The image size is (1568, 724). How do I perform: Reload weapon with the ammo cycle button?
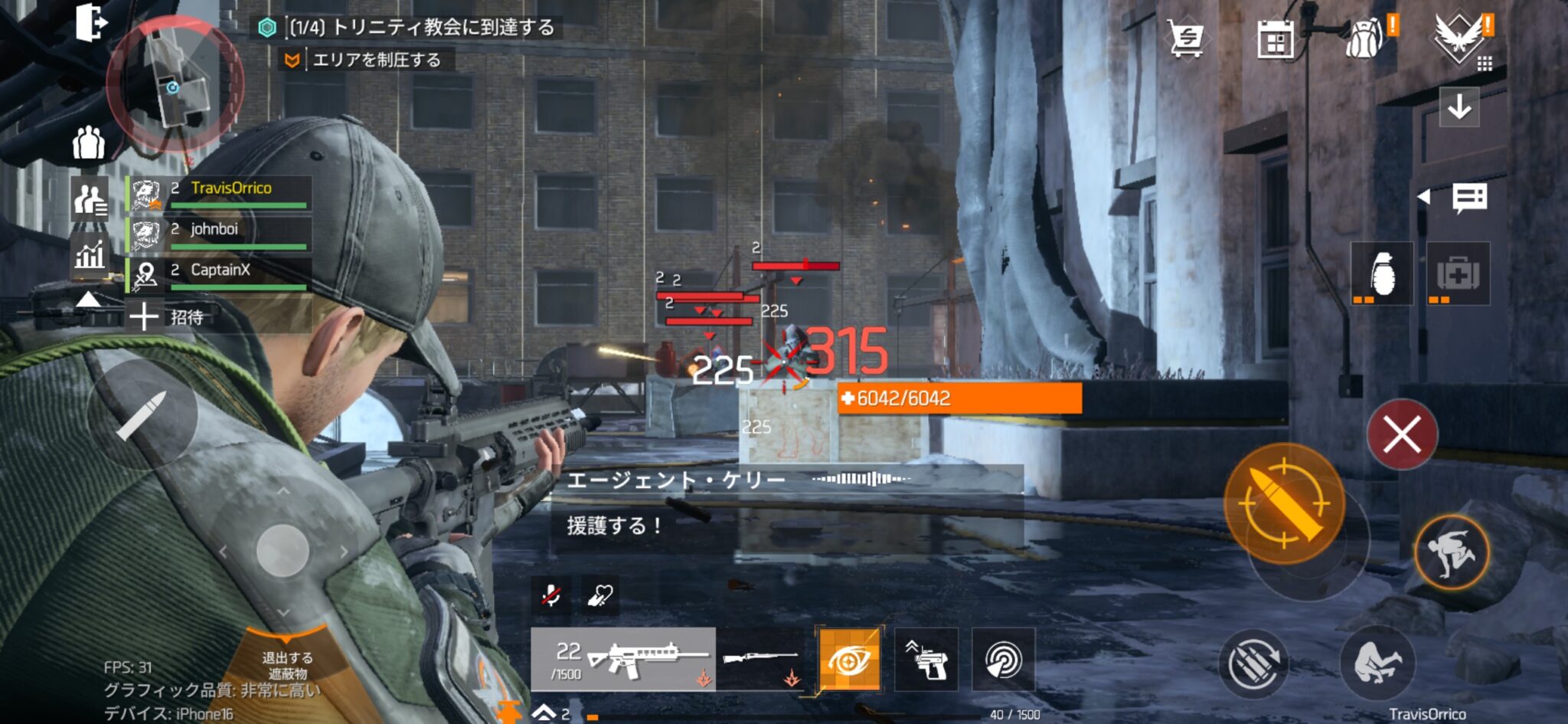(1253, 663)
